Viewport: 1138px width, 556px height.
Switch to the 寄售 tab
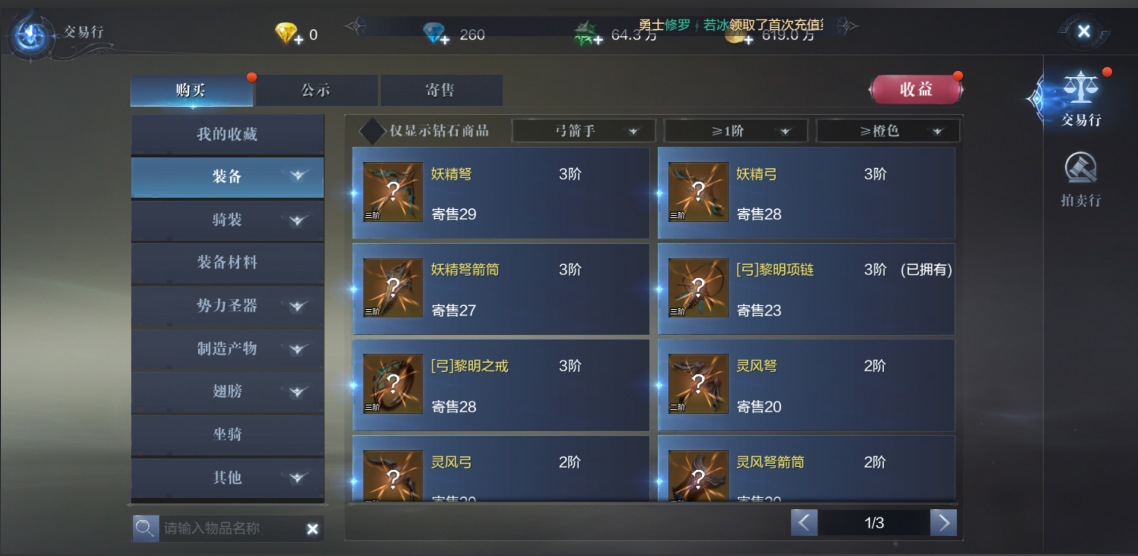tap(440, 90)
